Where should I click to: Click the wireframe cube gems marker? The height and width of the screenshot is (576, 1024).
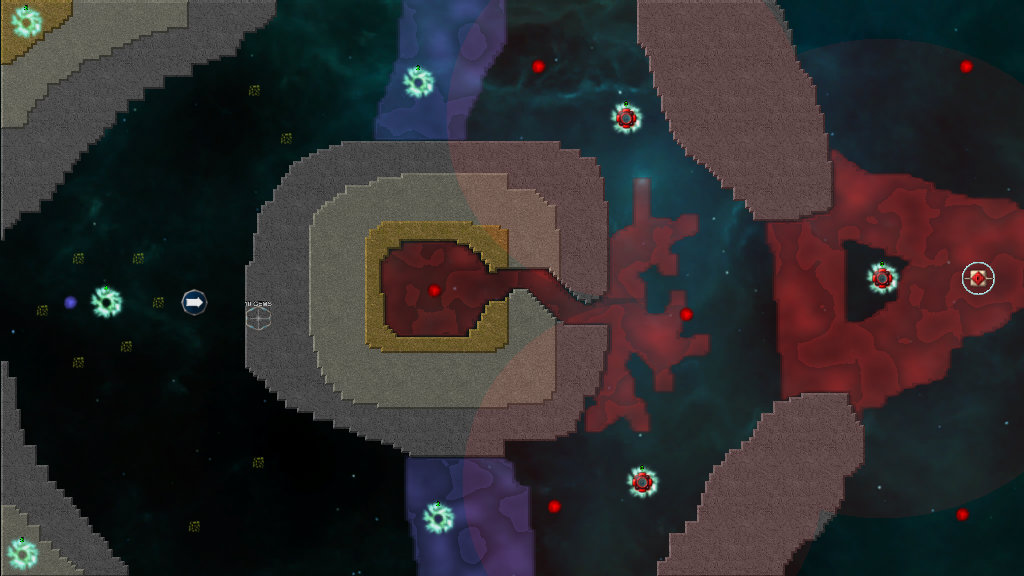pyautogui.click(x=258, y=317)
